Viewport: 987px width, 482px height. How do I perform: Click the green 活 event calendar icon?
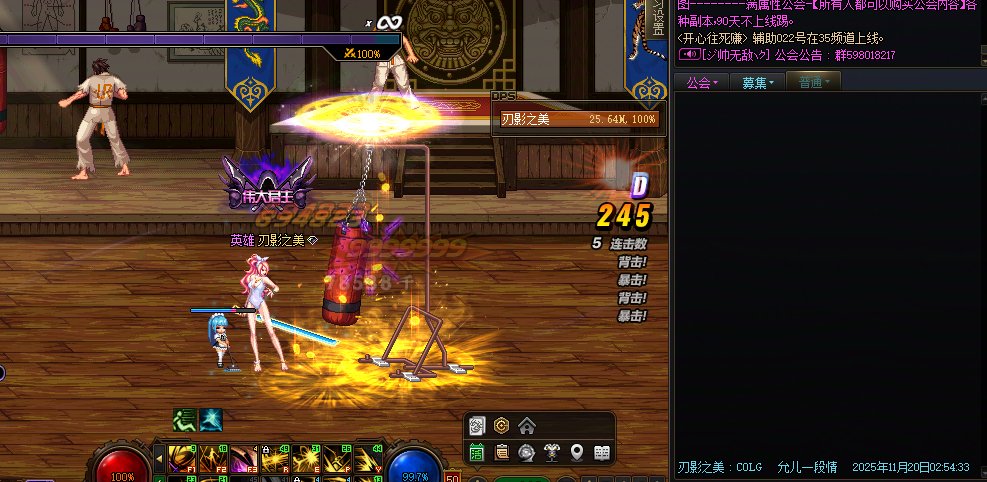click(x=478, y=453)
